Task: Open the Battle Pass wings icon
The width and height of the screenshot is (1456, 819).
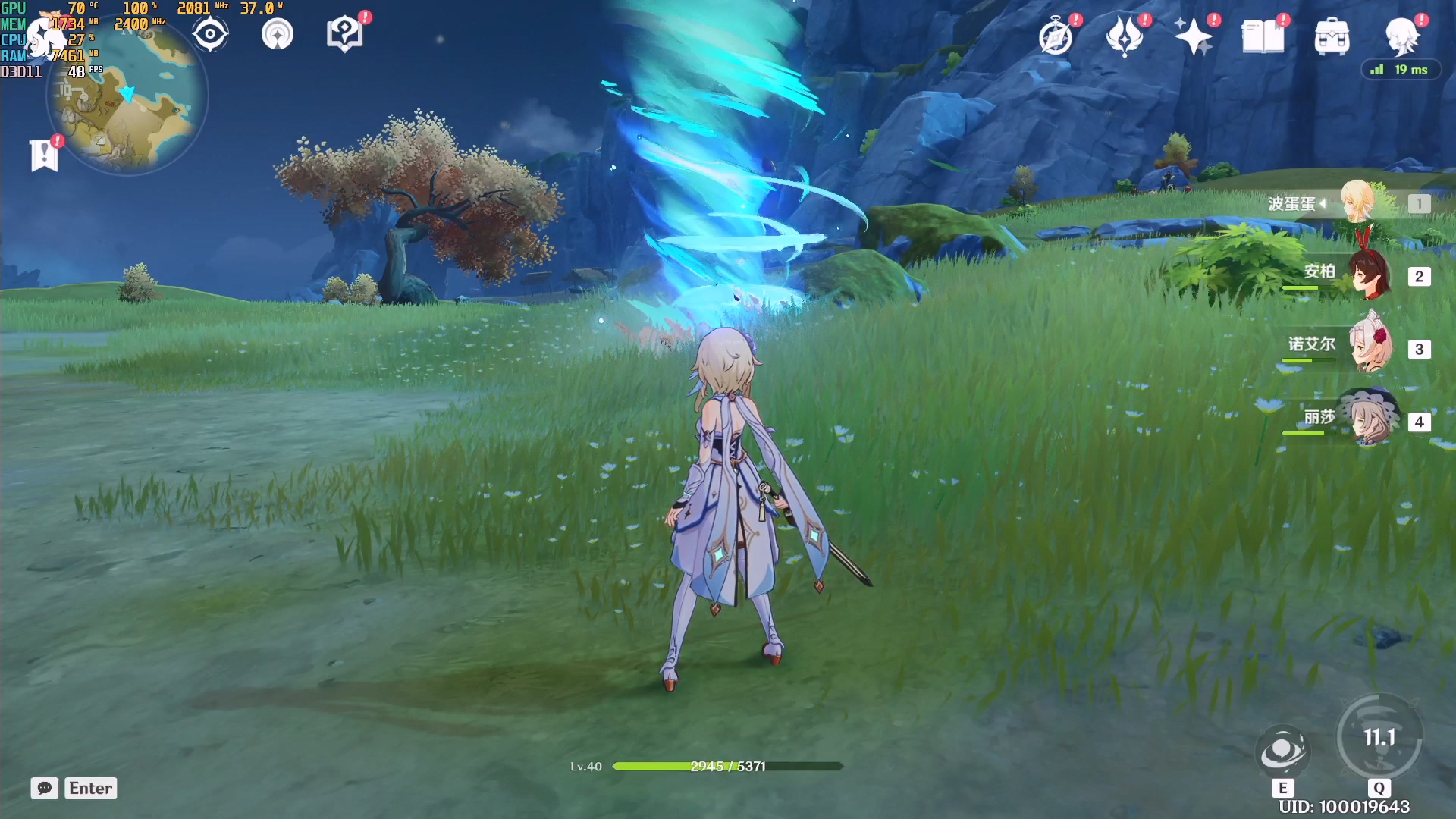Action: (x=1125, y=36)
